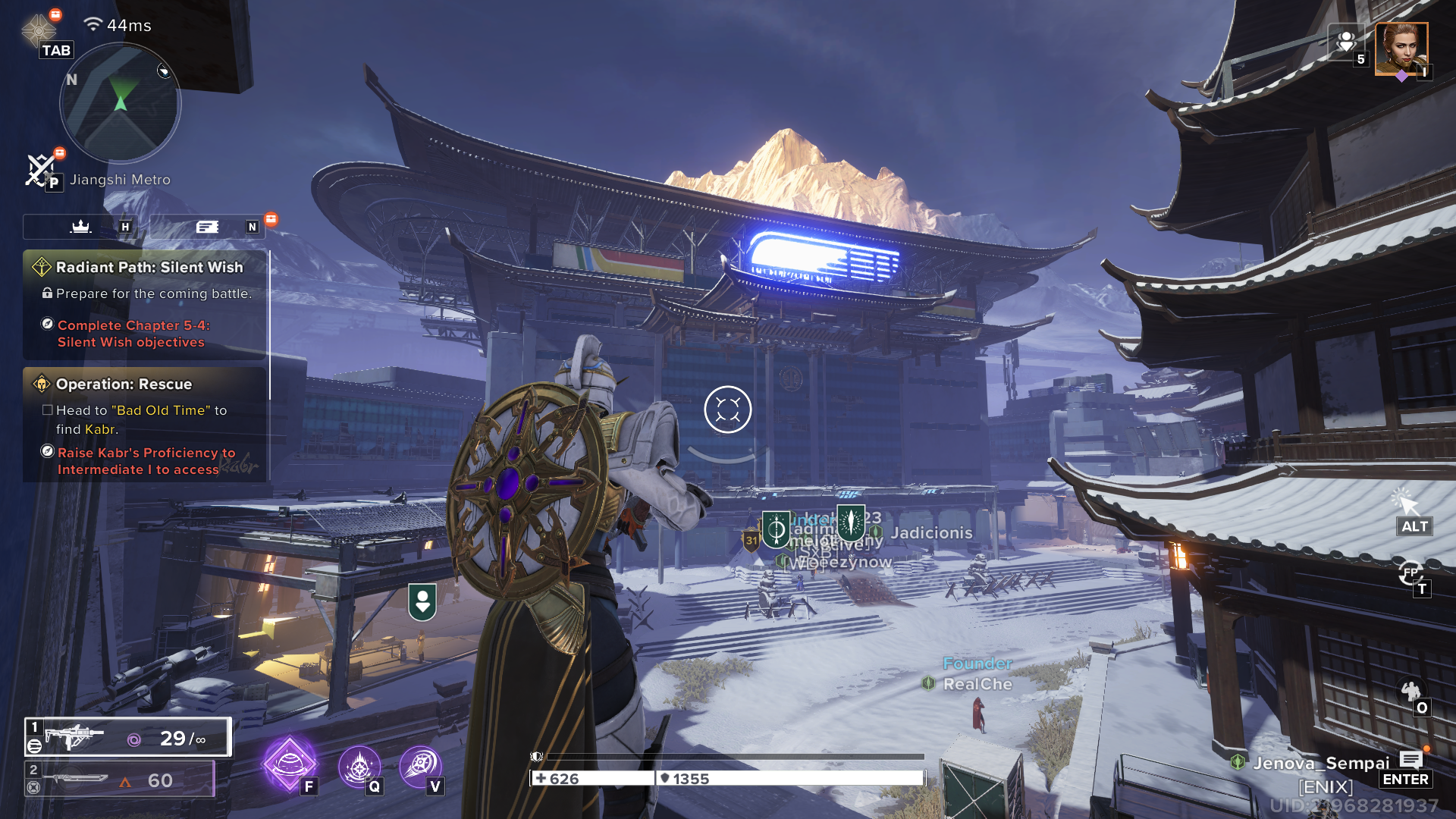Select the character portrait in the corner
Image resolution: width=1456 pixels, height=819 pixels.
coord(1401,49)
